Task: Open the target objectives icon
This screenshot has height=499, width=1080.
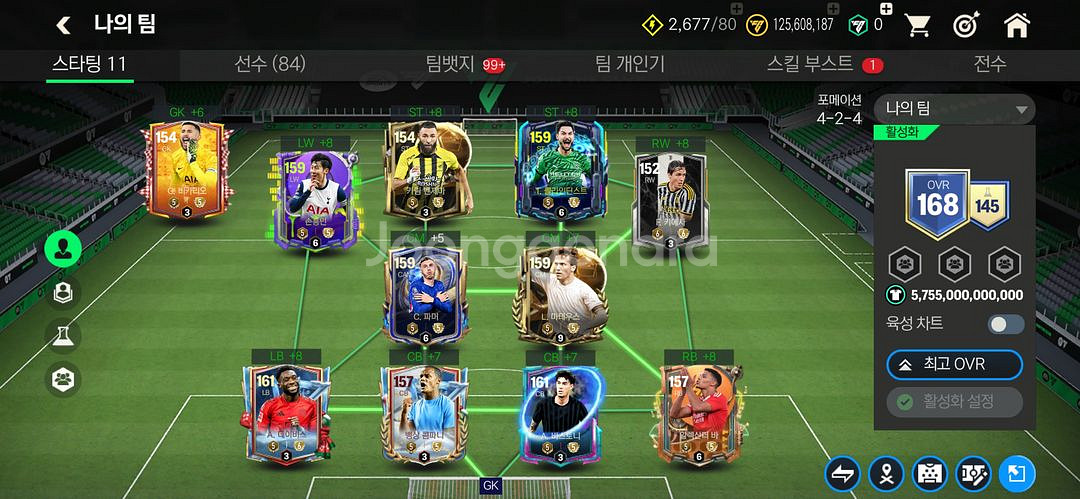Action: (966, 24)
